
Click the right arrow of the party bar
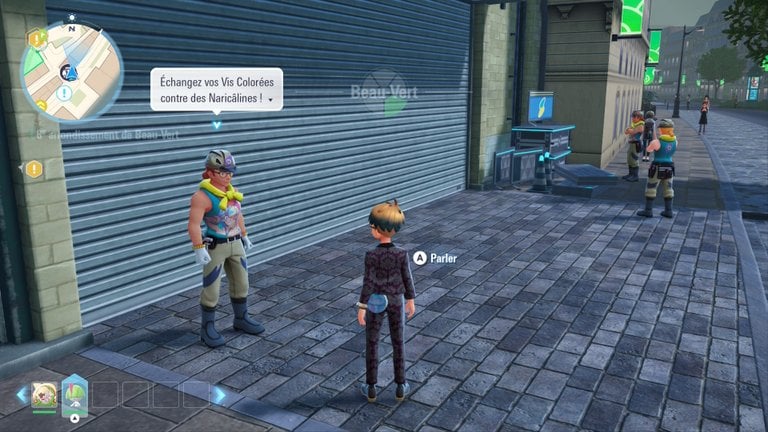(218, 395)
